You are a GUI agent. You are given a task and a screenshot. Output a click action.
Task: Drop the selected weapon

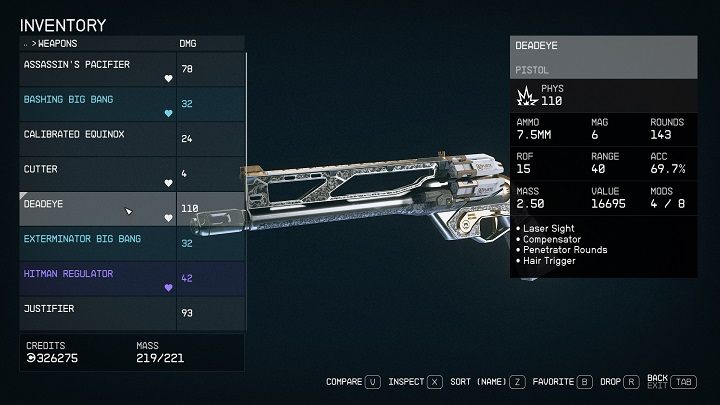coord(617,381)
